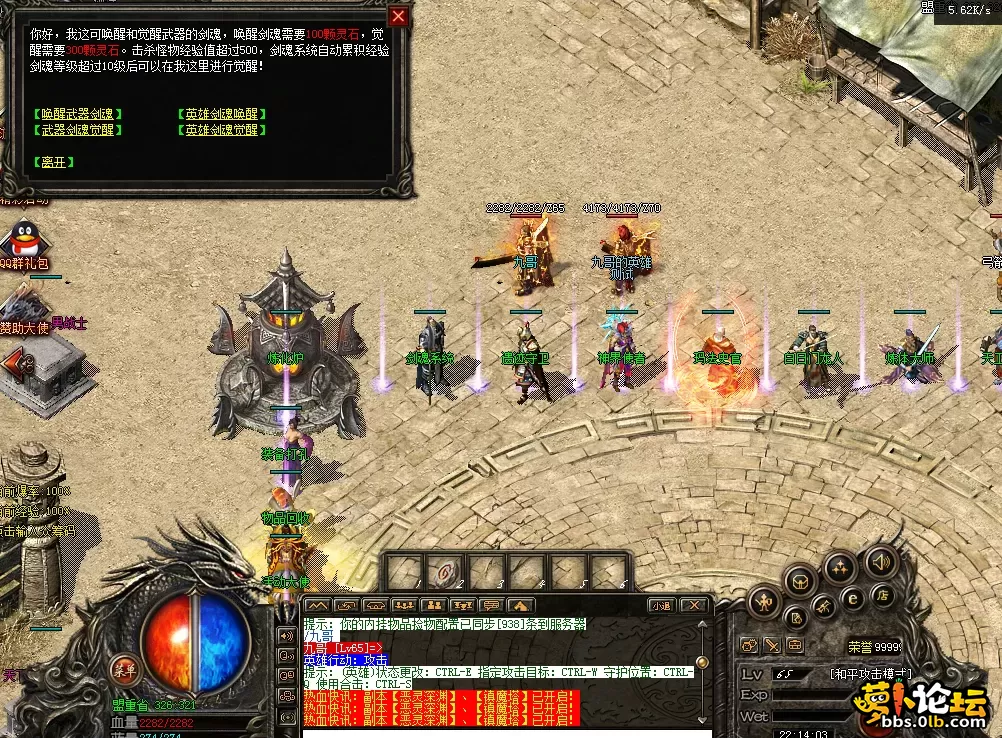Choose 英雄剑魂唤醒 dialogue option

(221, 114)
